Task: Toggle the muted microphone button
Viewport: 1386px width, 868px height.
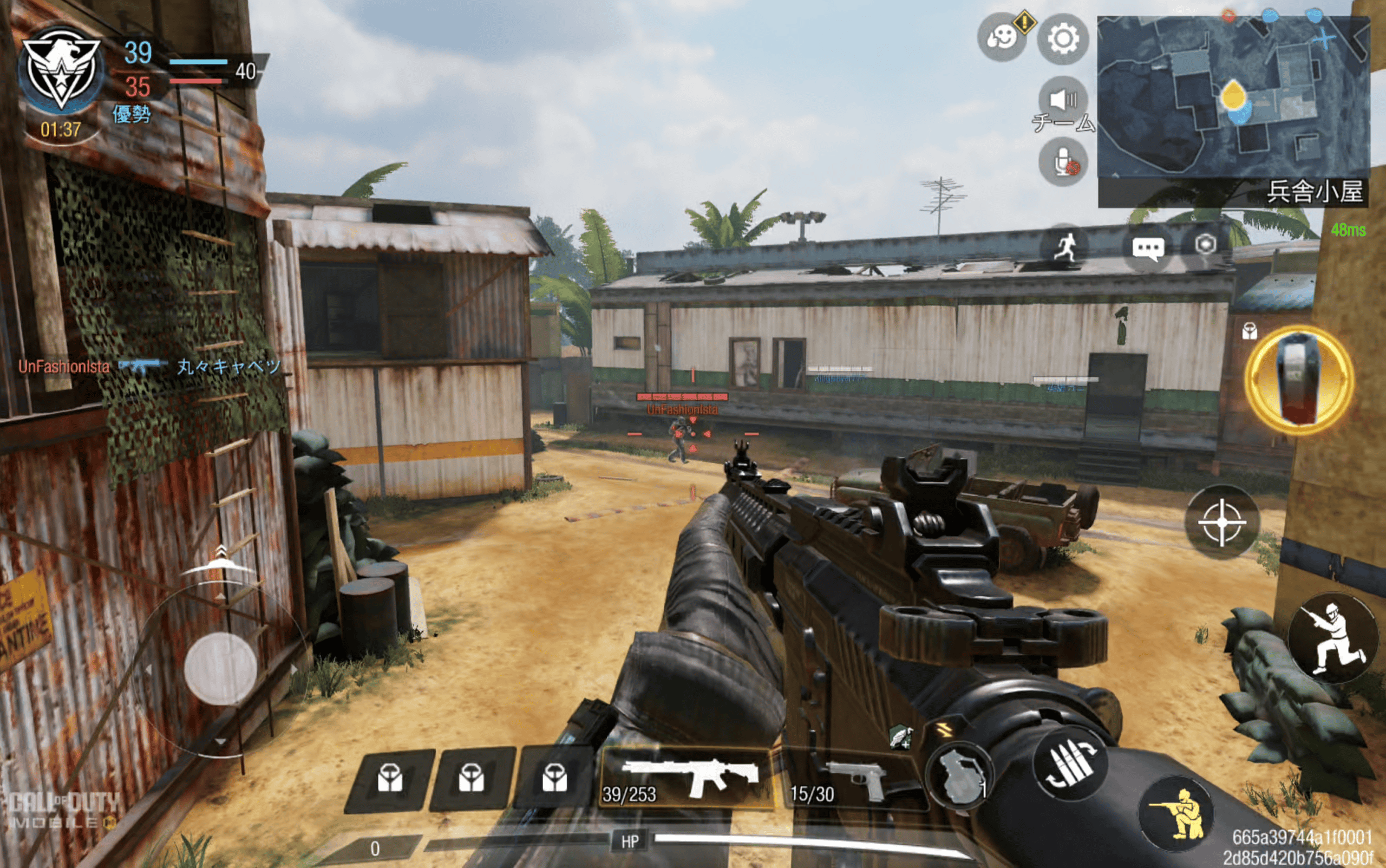Action: (1063, 162)
